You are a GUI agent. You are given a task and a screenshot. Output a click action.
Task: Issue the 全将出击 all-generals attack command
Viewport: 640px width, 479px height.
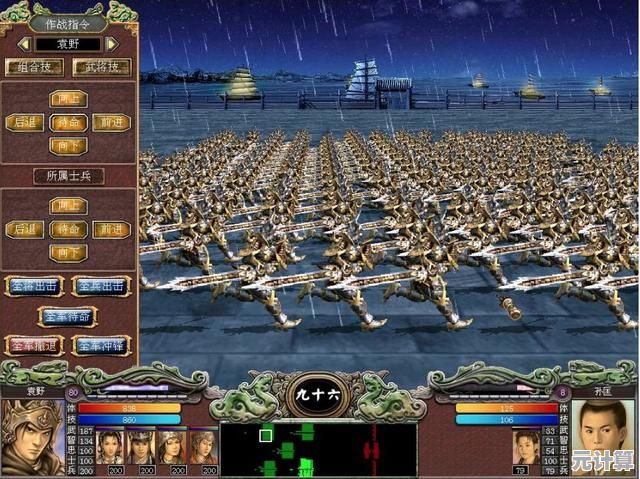pyautogui.click(x=34, y=285)
